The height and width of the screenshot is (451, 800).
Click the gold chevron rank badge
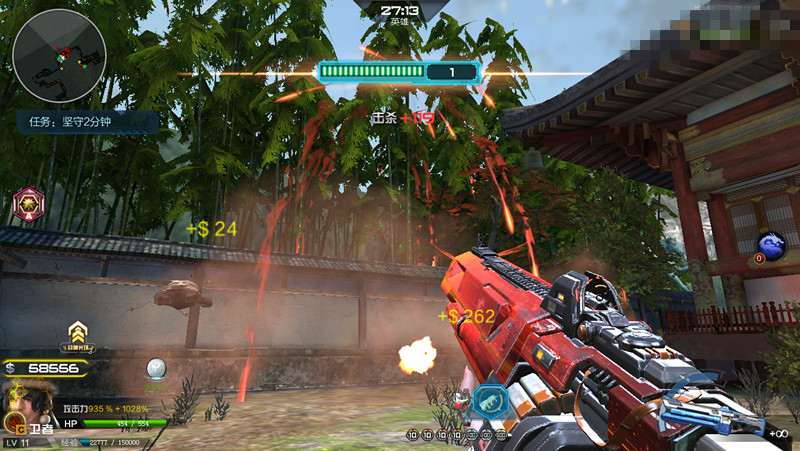[x=77, y=334]
